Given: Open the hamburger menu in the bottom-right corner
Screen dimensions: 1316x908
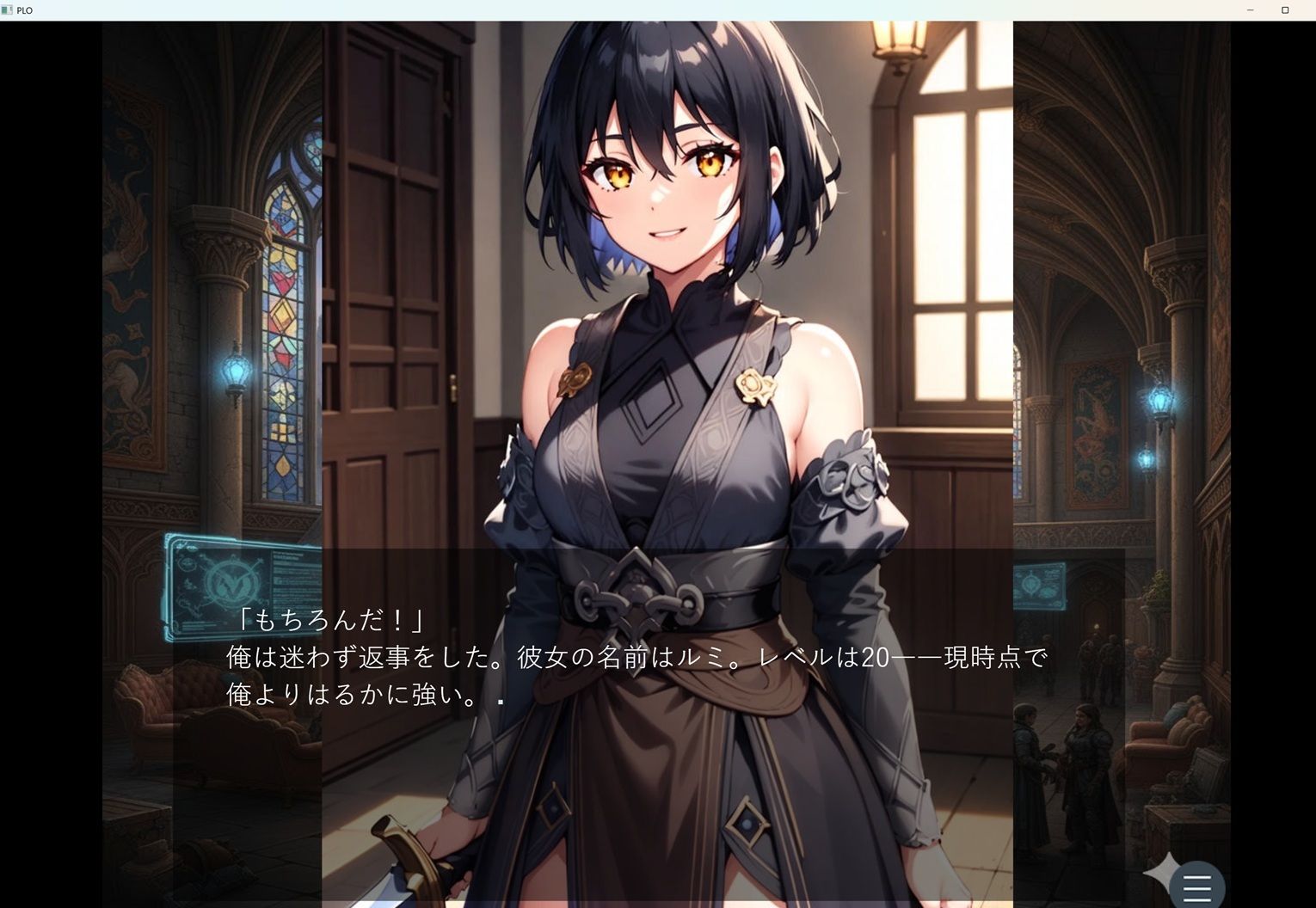Looking at the screenshot, I should point(1196,887).
